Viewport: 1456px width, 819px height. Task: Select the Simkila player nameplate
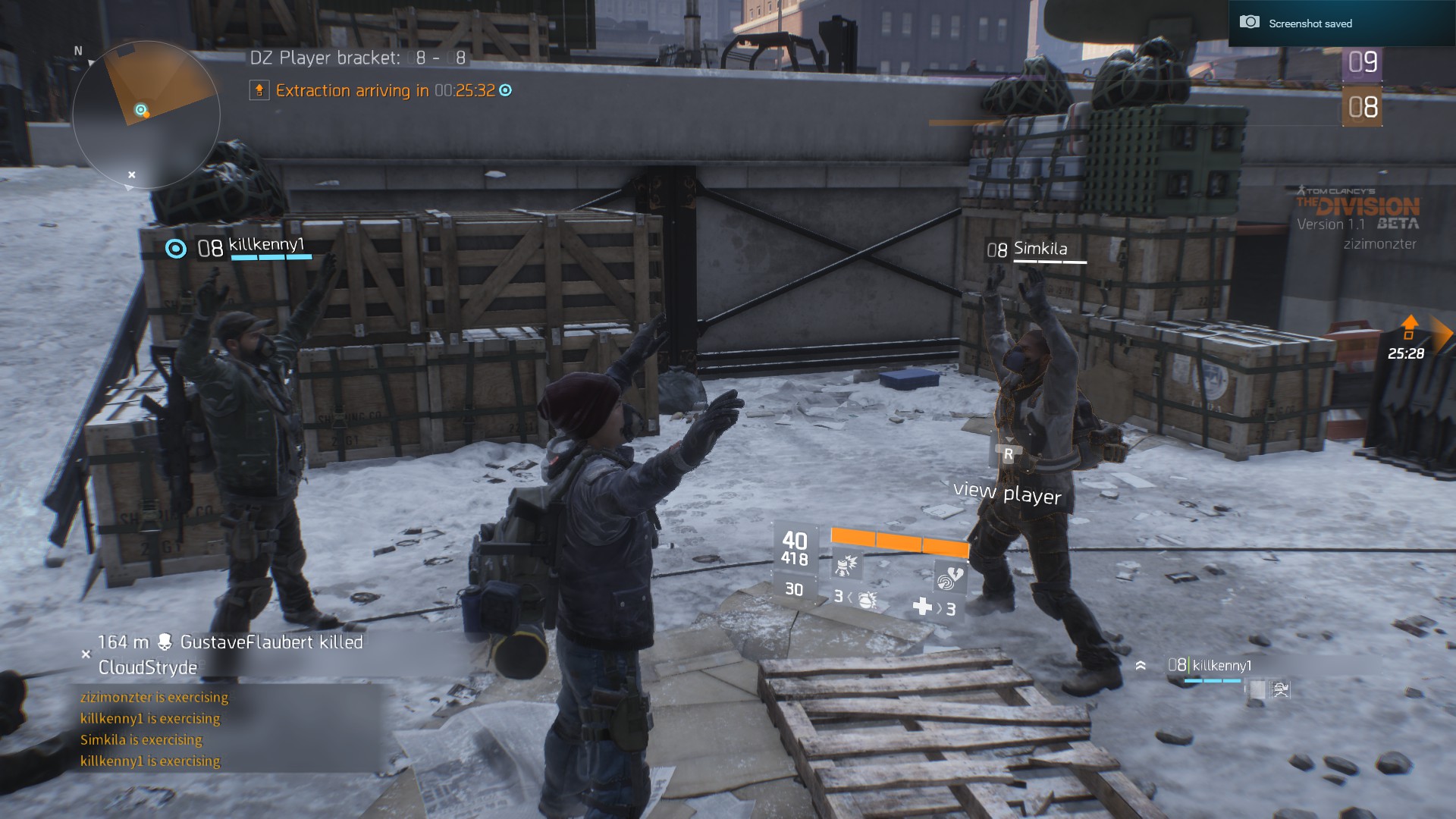(x=1040, y=249)
